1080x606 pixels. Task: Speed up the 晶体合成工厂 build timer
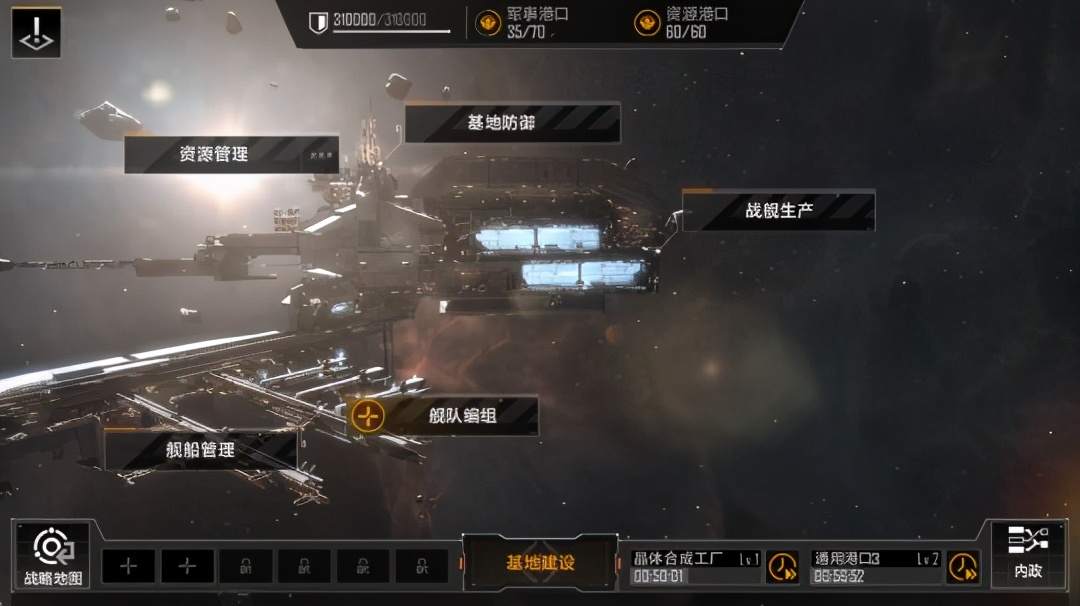782,567
